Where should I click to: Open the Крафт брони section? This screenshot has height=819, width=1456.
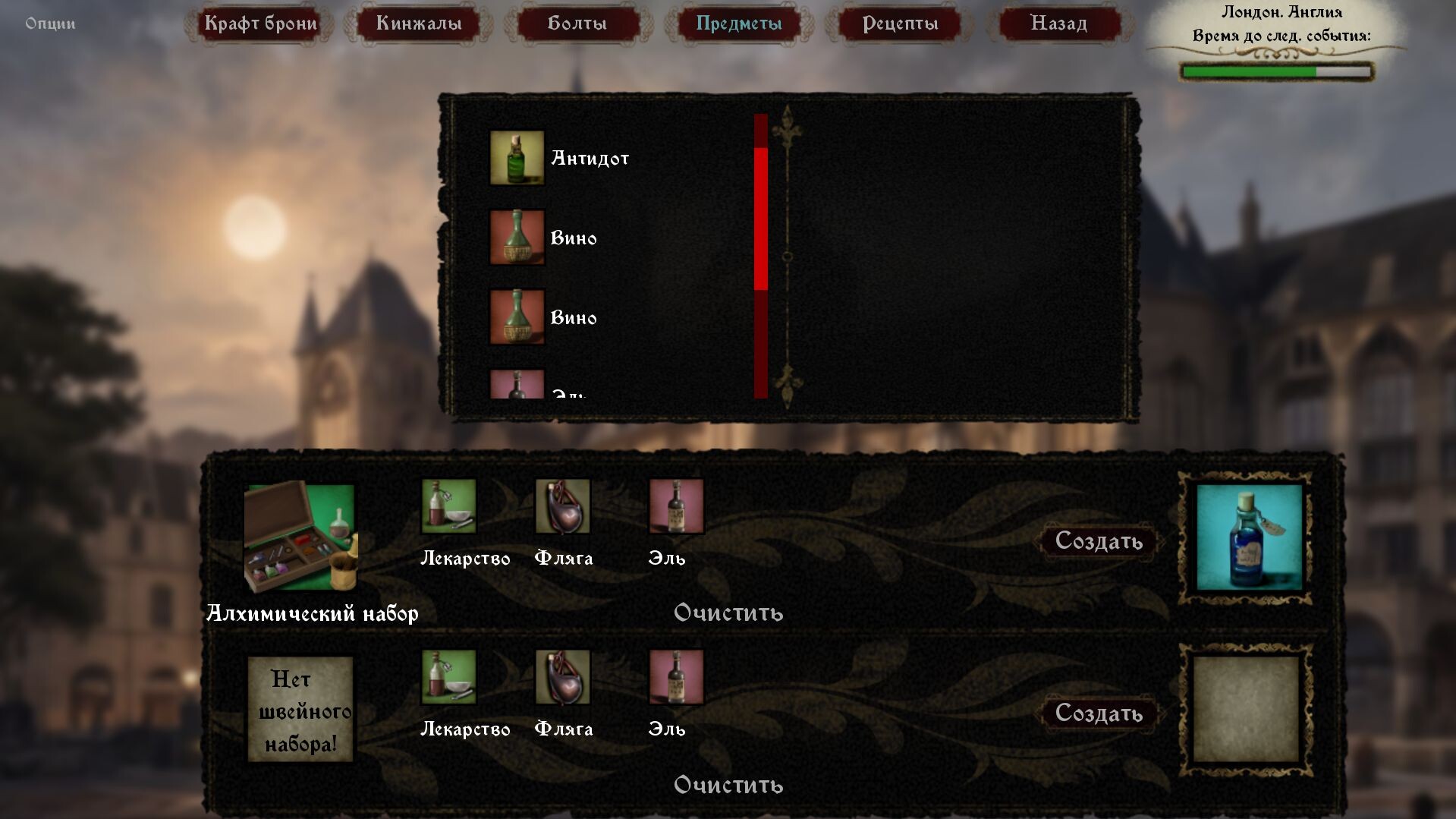tap(261, 24)
